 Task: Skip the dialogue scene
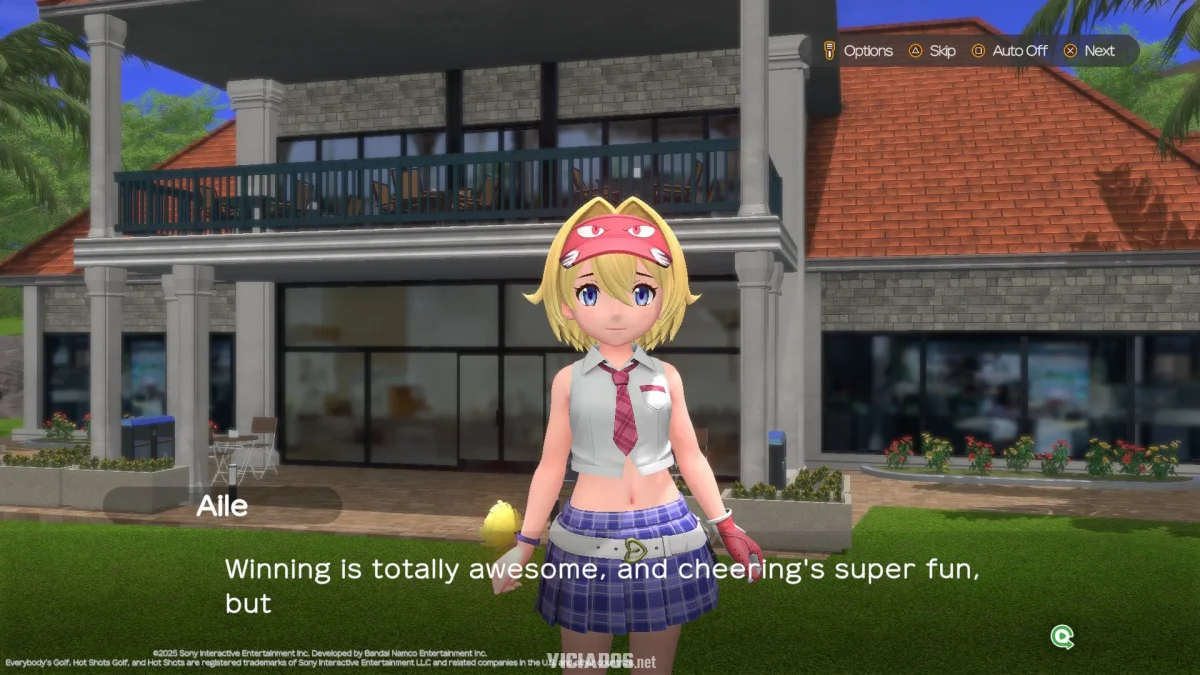tap(932, 51)
